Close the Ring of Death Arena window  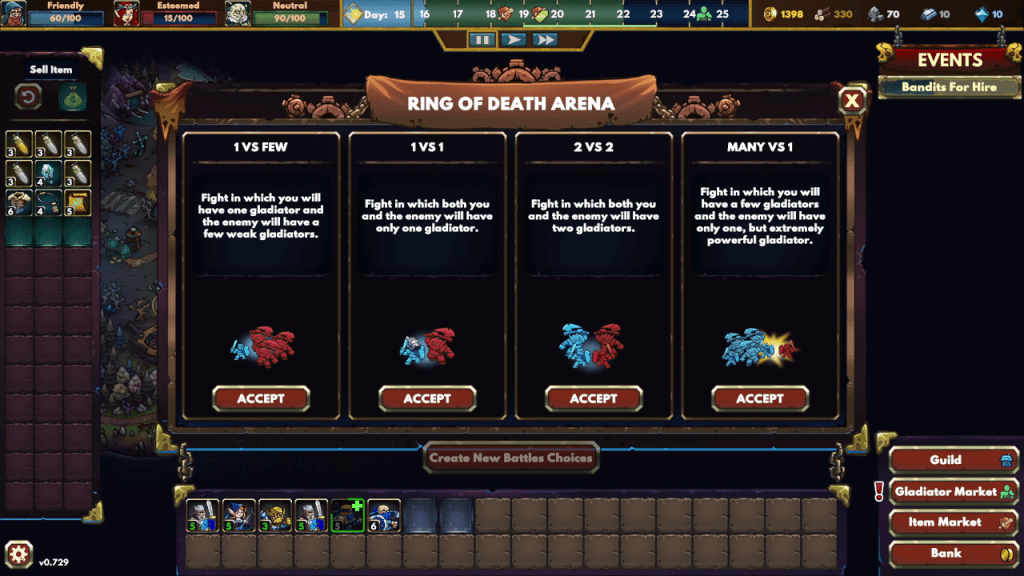pyautogui.click(x=852, y=100)
